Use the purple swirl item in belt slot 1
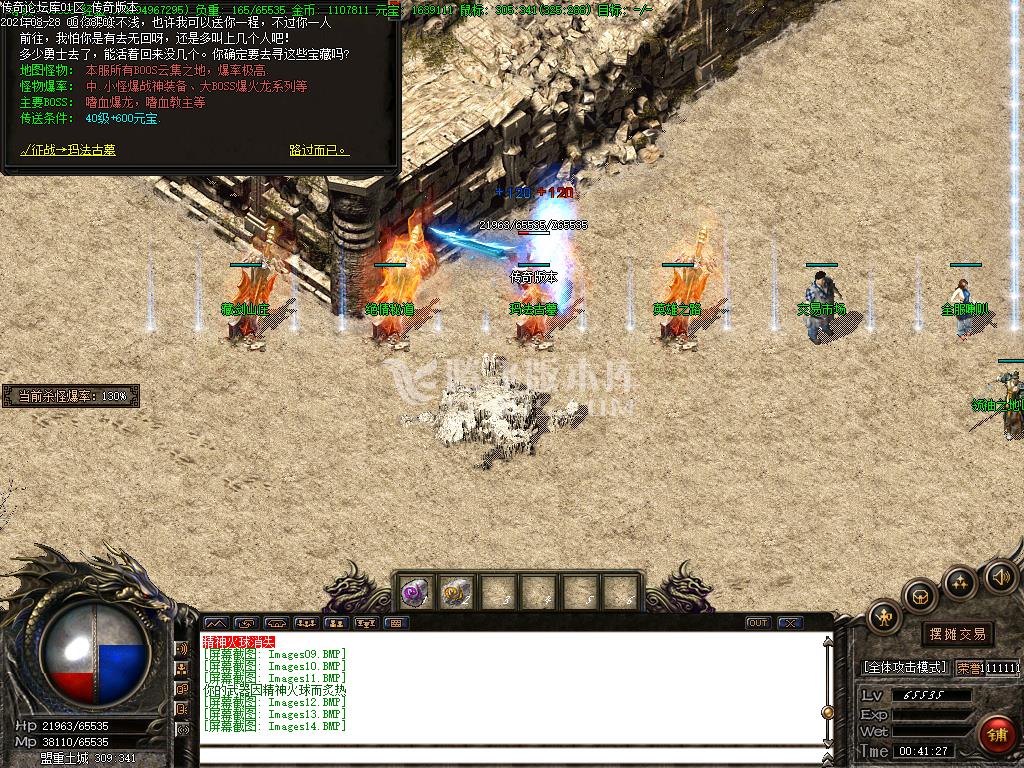 (x=415, y=592)
